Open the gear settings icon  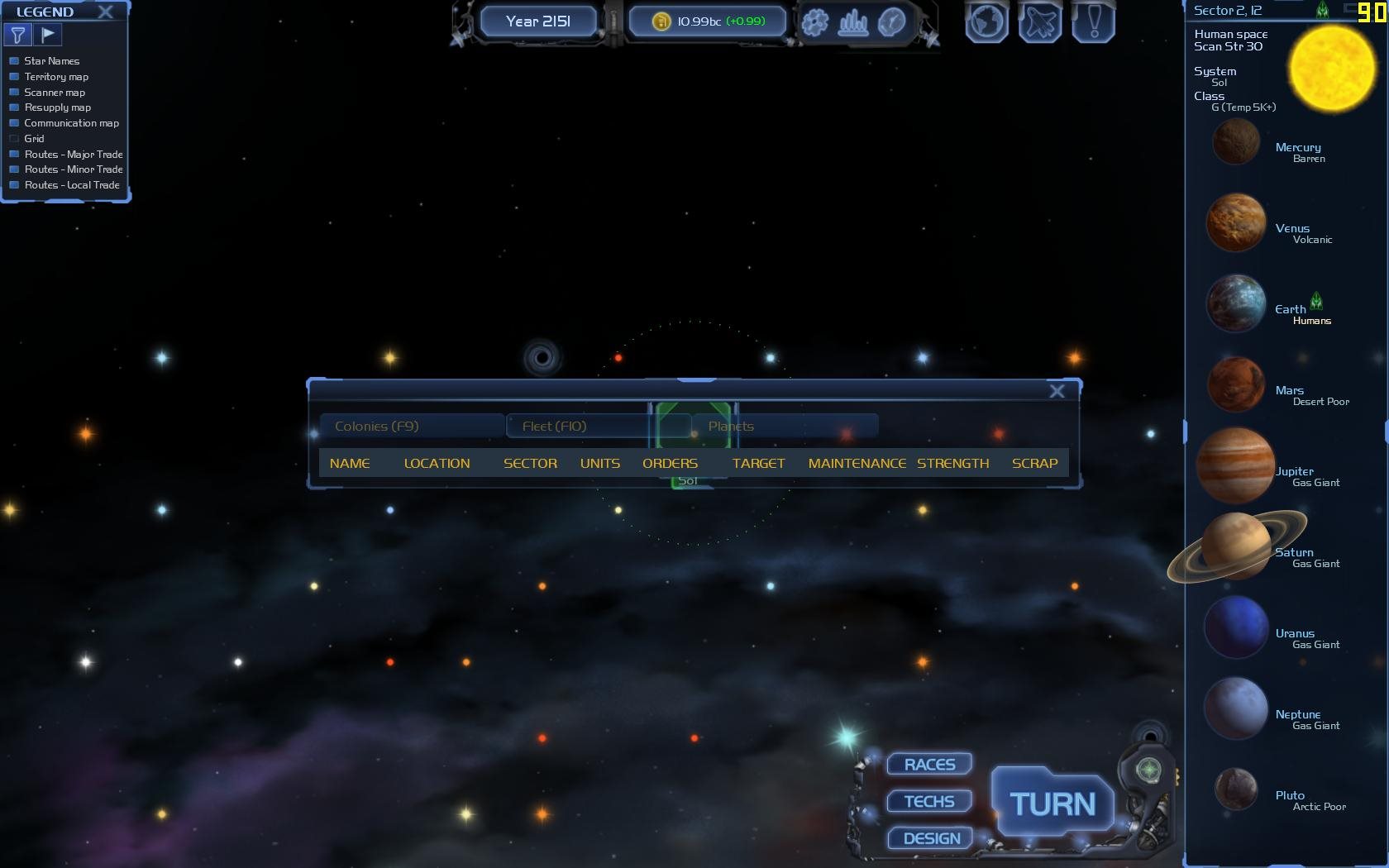(814, 22)
